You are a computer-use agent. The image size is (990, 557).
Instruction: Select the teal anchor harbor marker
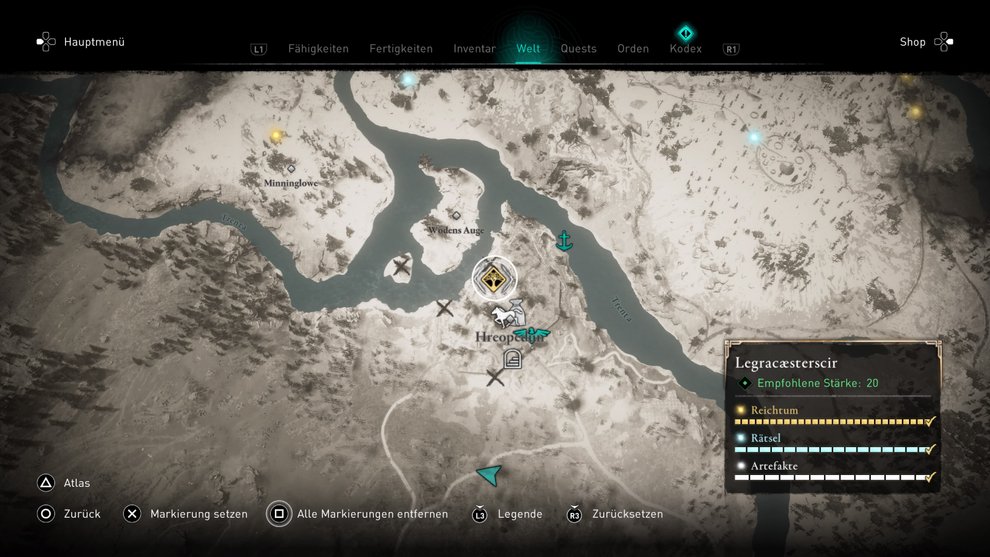(564, 240)
